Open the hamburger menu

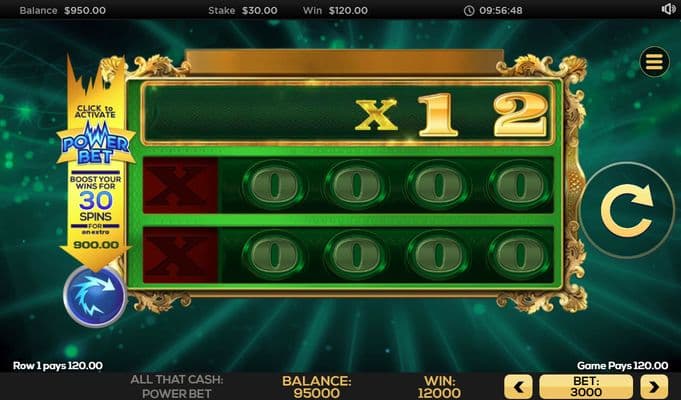tap(655, 62)
